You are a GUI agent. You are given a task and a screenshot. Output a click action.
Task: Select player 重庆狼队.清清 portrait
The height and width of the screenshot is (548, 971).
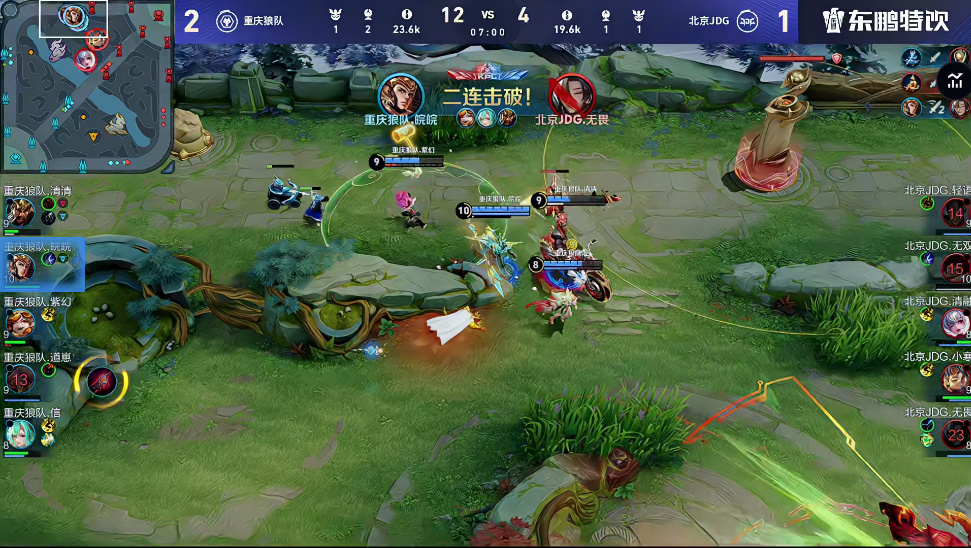tap(20, 211)
